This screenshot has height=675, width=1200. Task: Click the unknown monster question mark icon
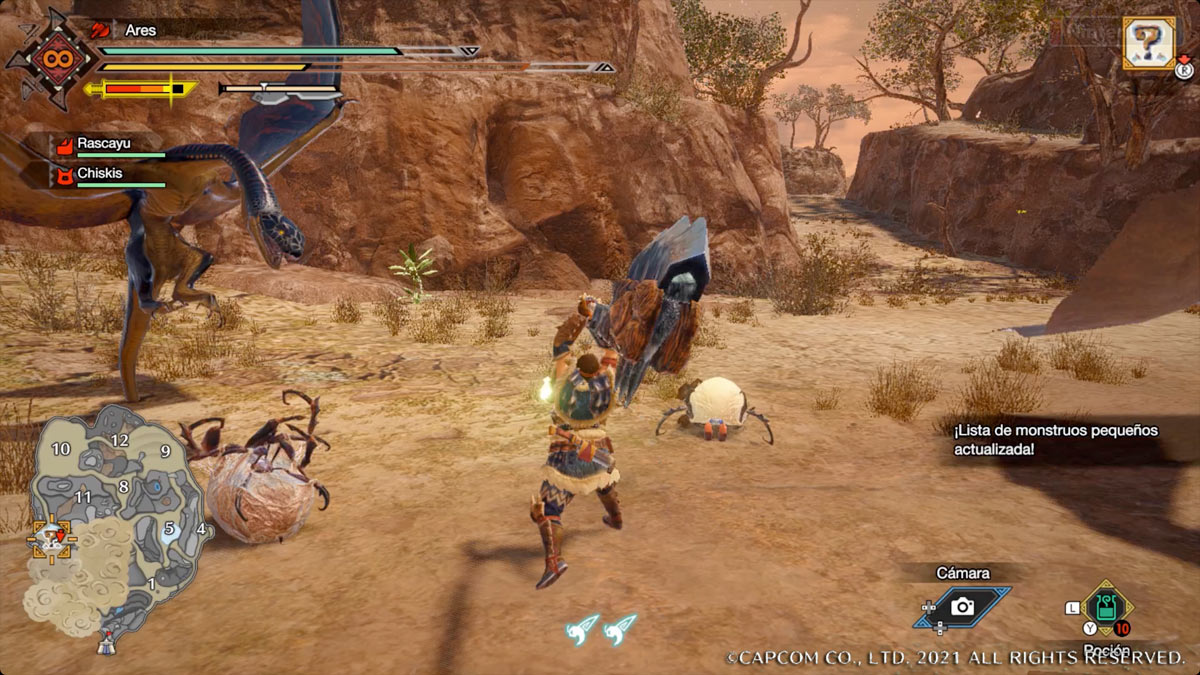[1149, 43]
